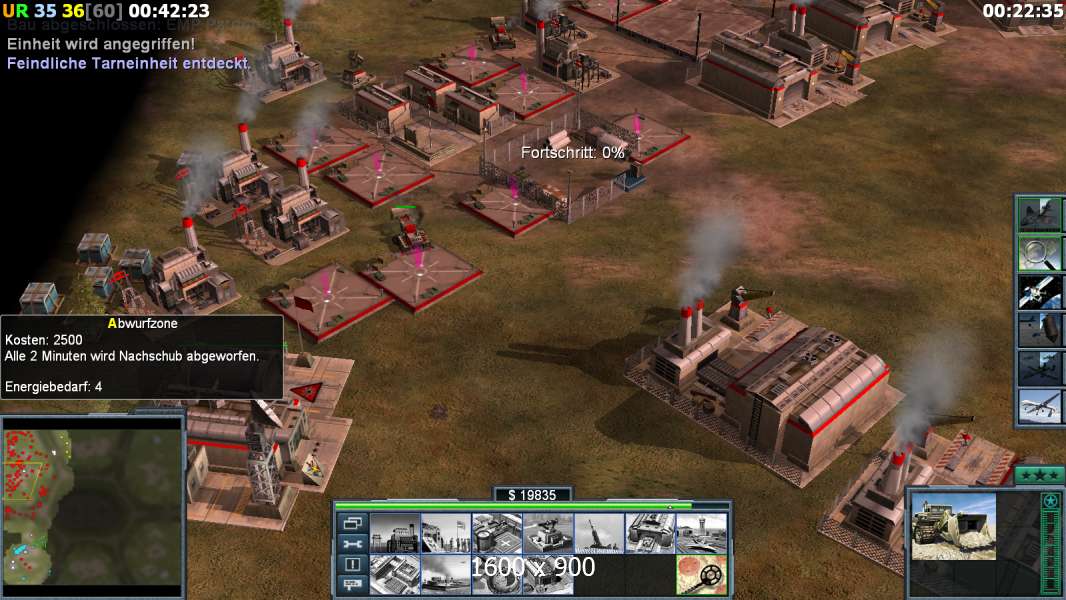
Task: Click the bulldozer unit portrait
Action: point(954,526)
